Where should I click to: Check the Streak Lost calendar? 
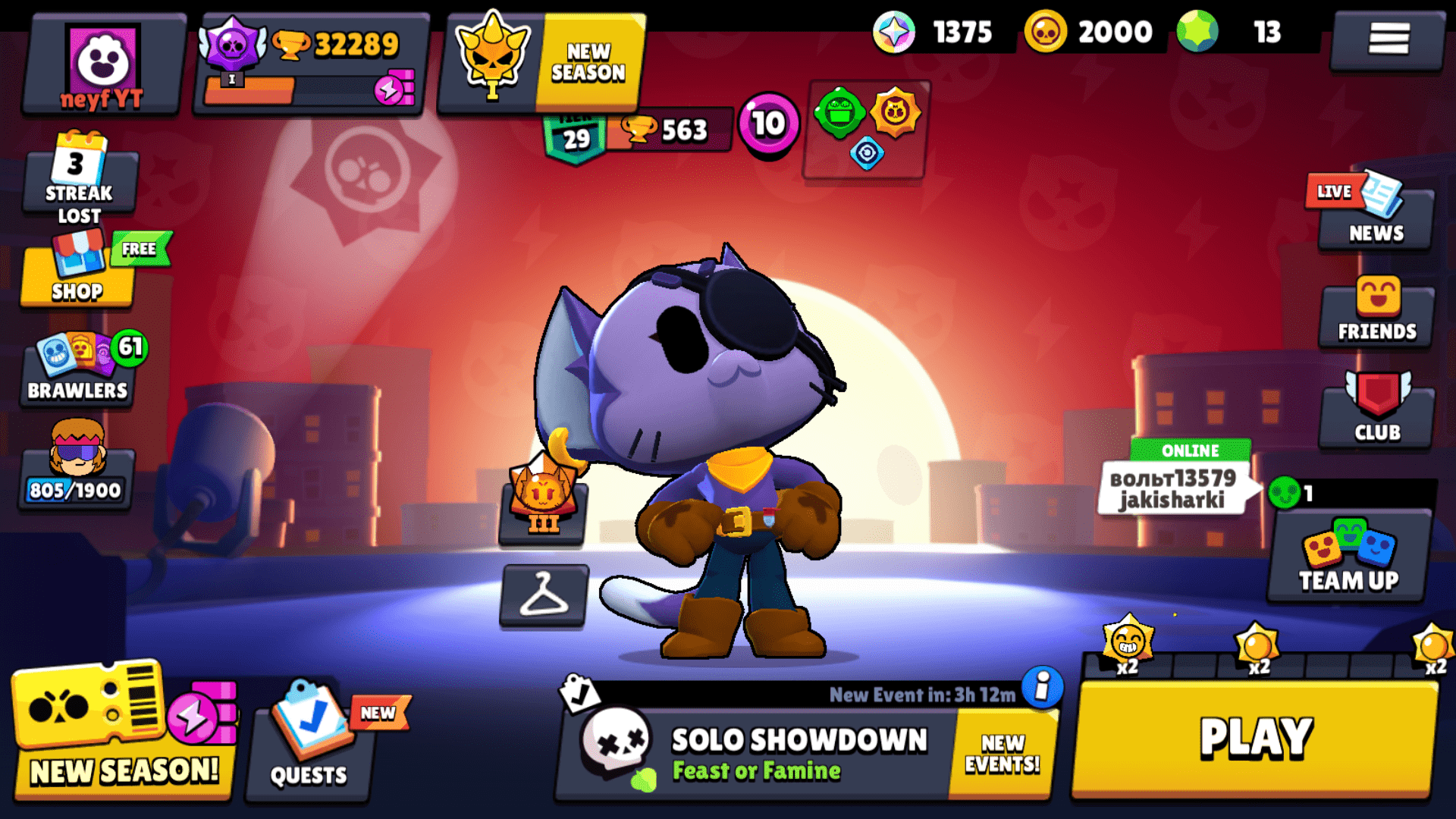tap(78, 180)
